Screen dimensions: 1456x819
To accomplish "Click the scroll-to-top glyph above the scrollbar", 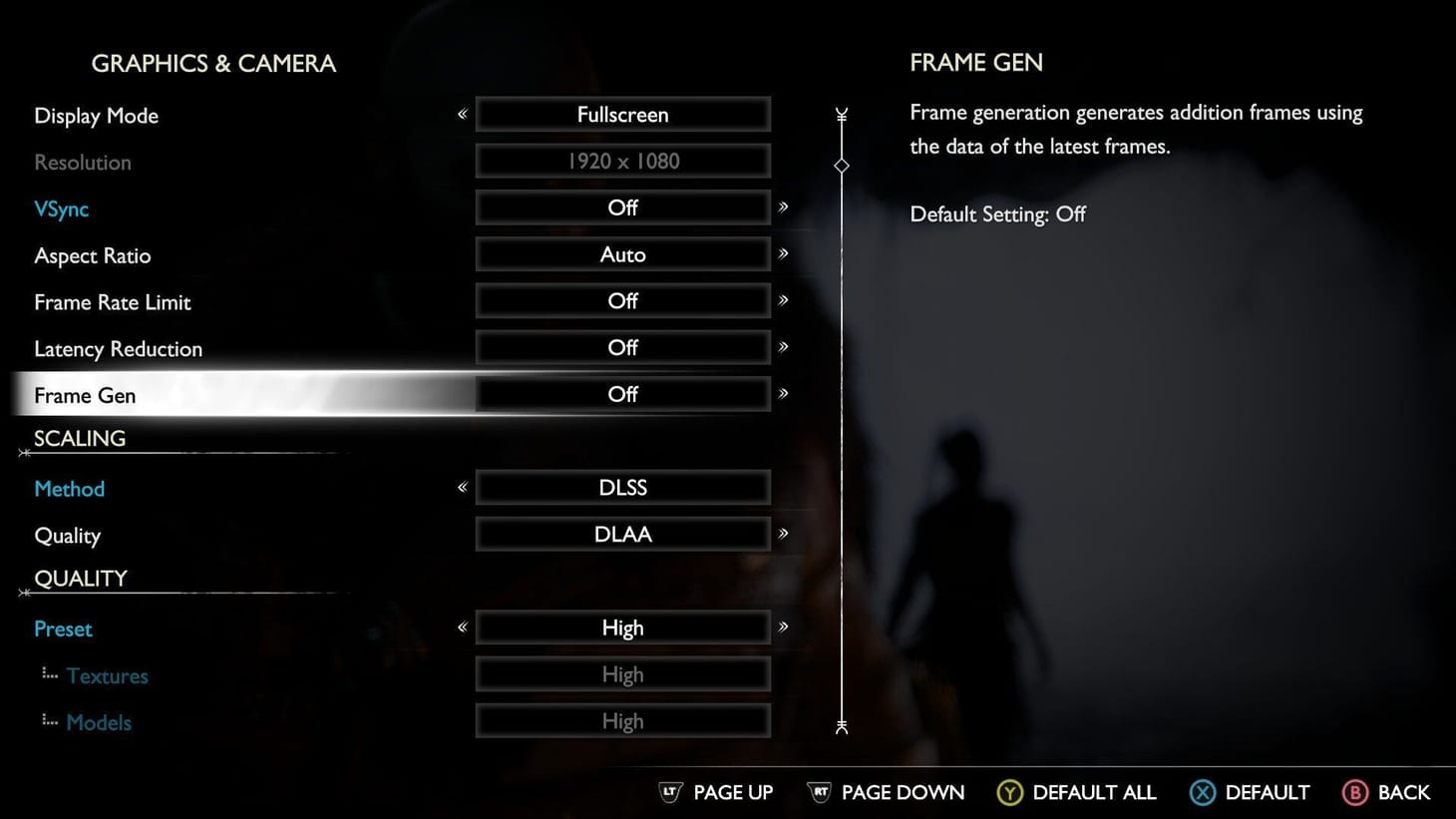I will click(x=841, y=115).
